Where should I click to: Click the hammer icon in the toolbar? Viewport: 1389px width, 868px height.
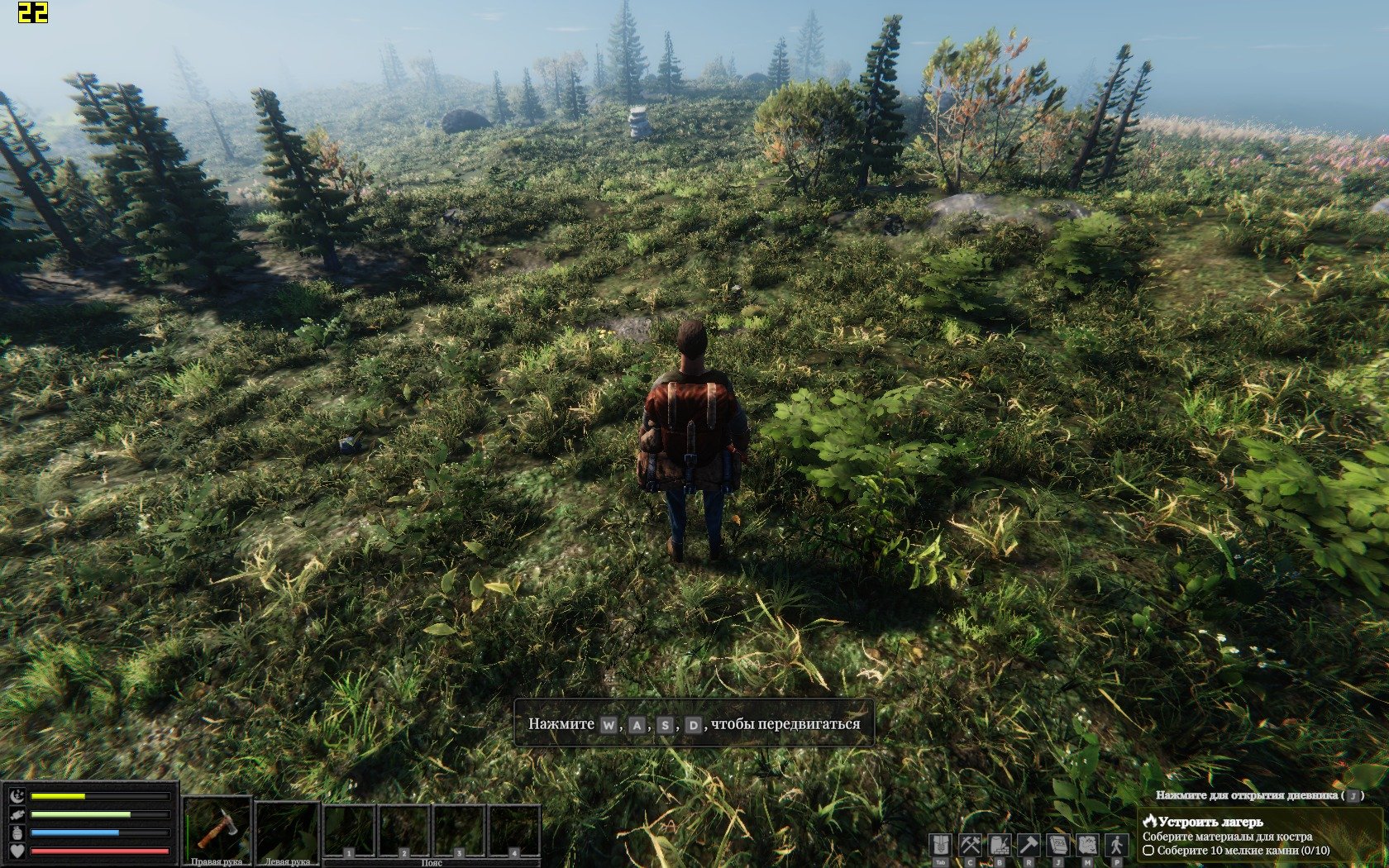tap(1029, 846)
